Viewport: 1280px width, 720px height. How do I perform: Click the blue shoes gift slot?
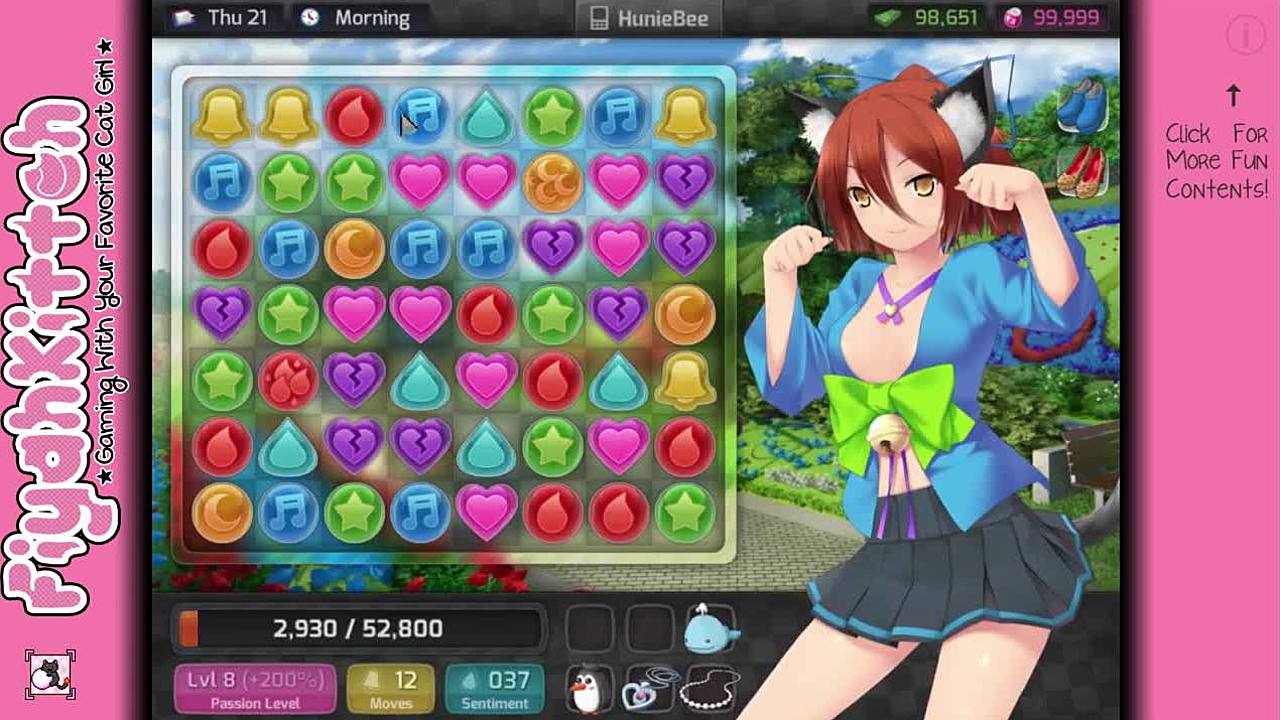tap(1080, 105)
